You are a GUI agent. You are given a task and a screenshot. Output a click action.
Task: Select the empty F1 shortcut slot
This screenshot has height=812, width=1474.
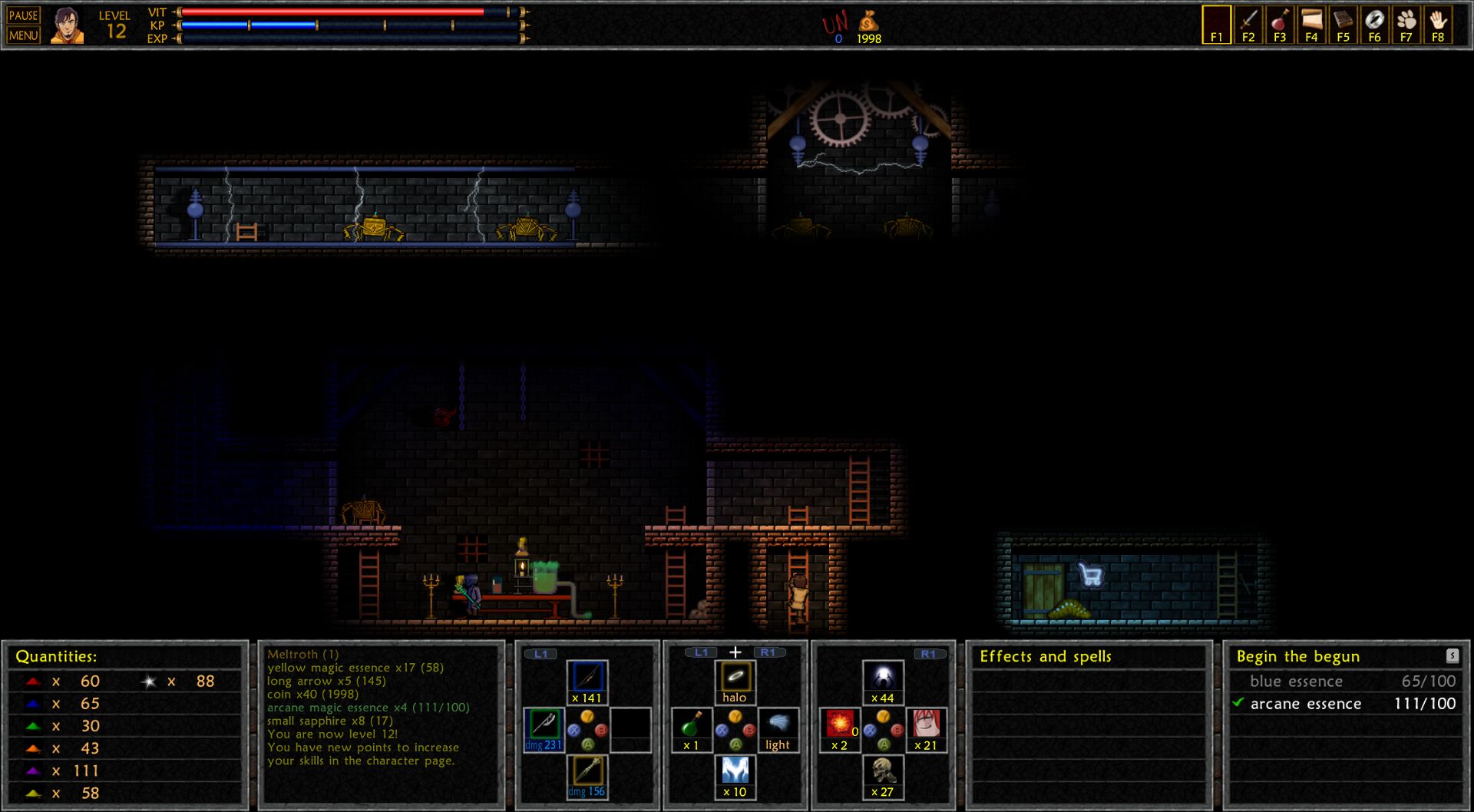[1216, 25]
